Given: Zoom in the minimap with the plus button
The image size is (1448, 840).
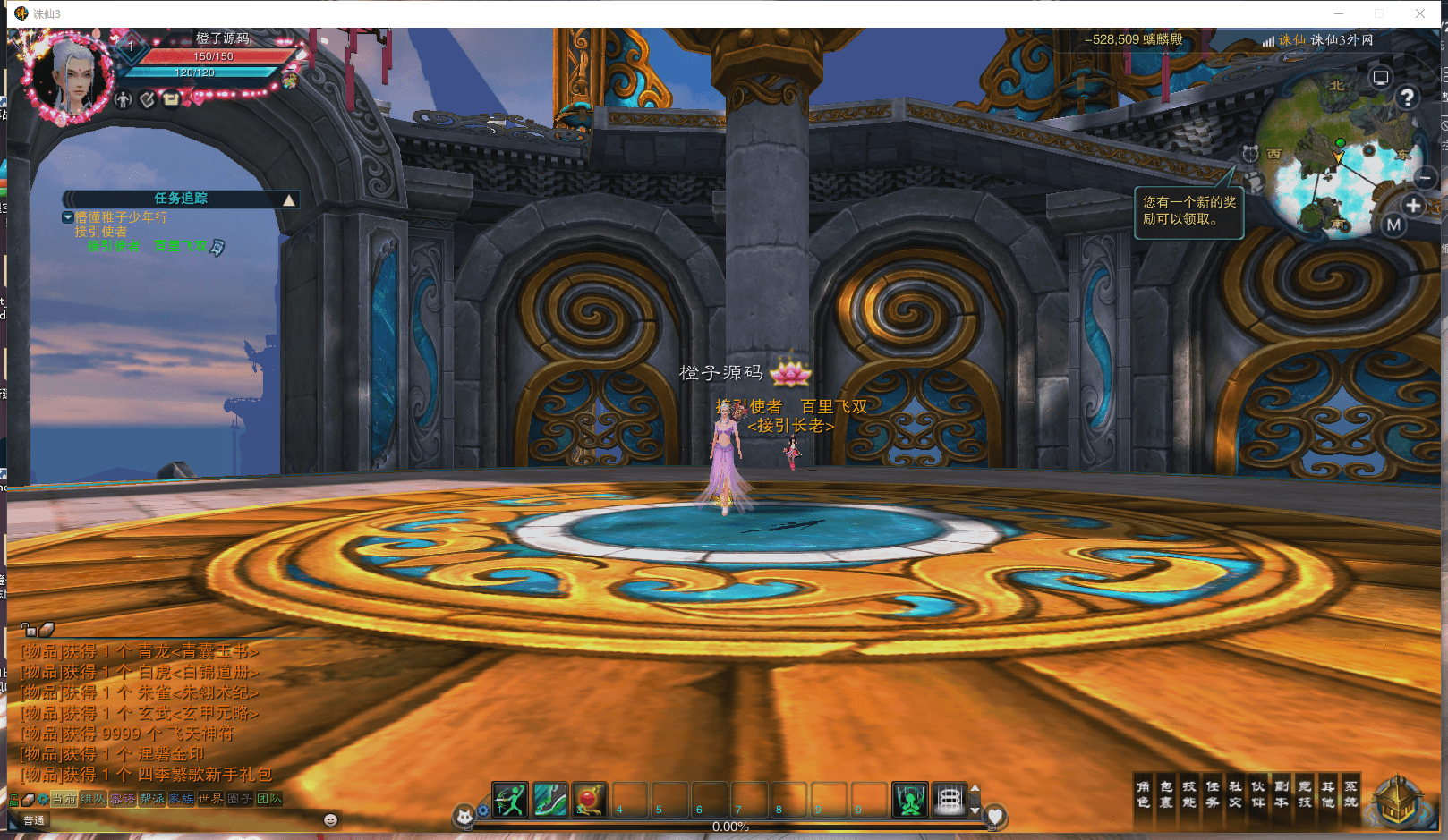Looking at the screenshot, I should 1413,205.
